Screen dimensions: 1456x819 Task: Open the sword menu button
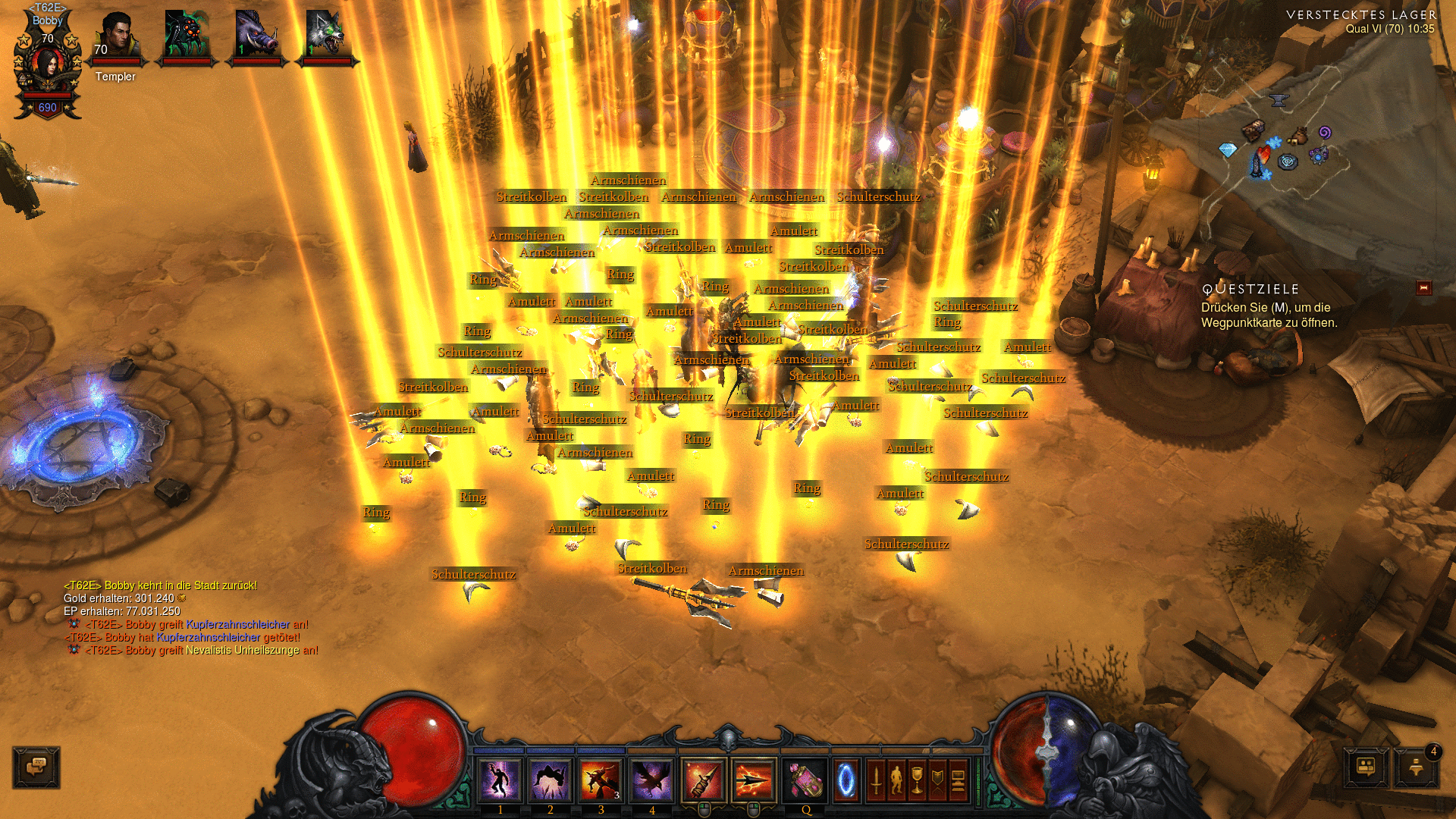point(876,780)
